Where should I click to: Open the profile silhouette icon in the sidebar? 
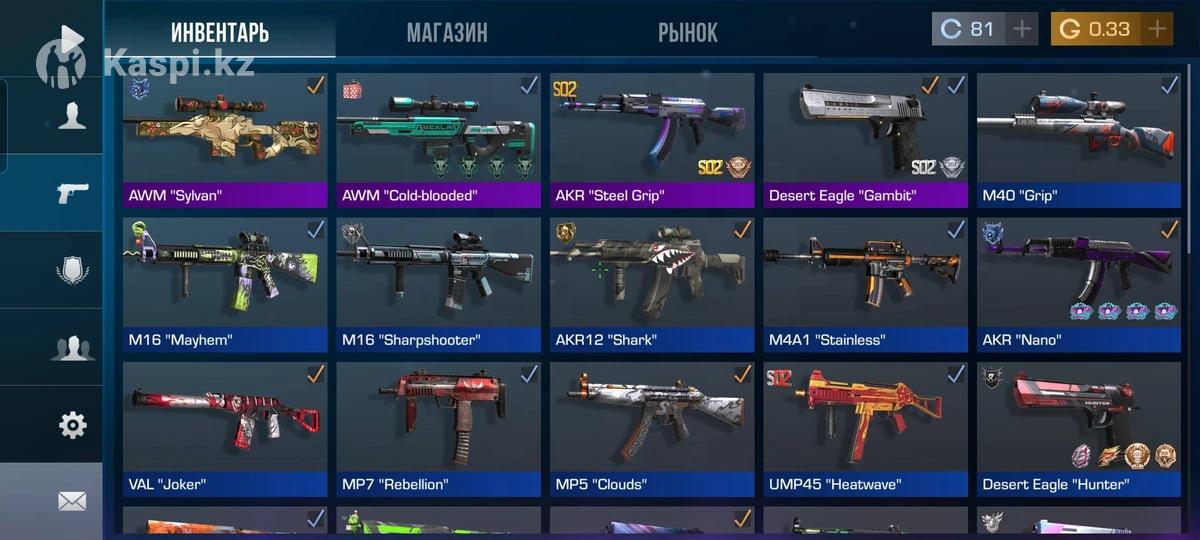coord(72,116)
